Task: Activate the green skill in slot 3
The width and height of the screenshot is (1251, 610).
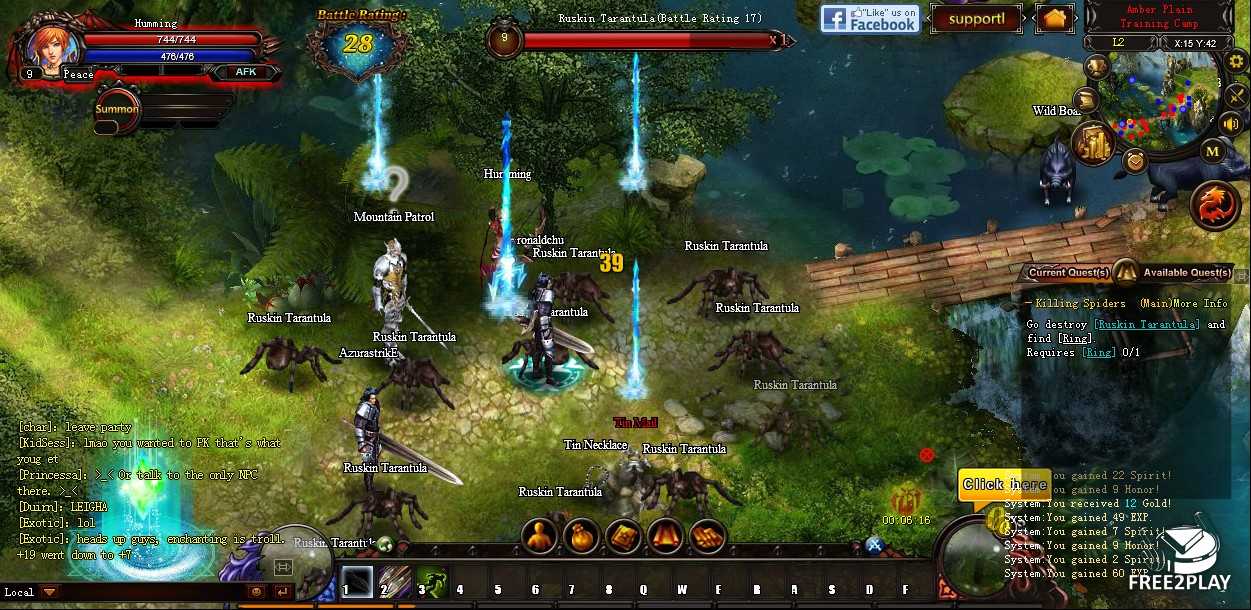Action: coord(432,581)
